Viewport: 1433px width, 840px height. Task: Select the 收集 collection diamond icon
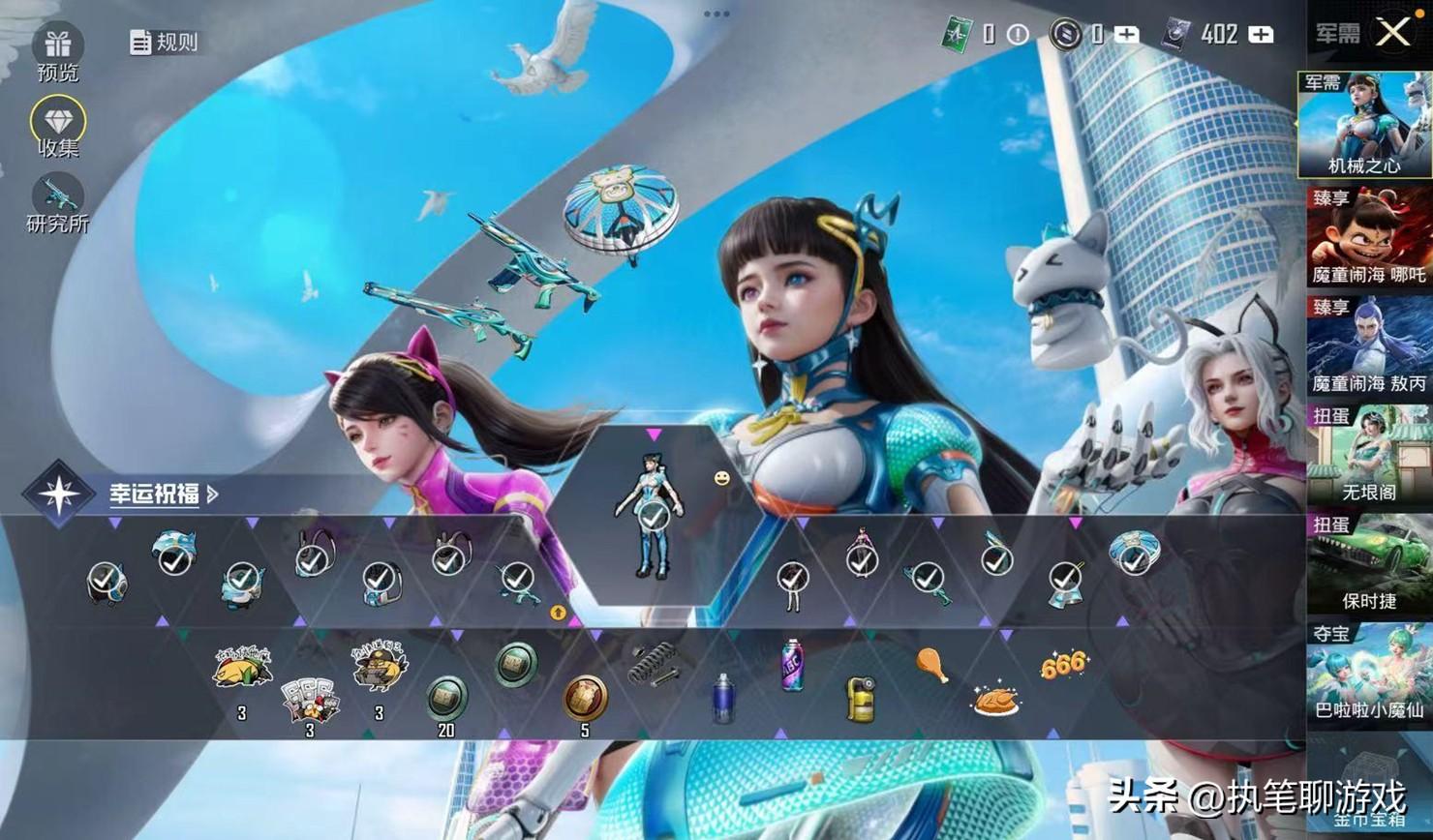(x=58, y=123)
